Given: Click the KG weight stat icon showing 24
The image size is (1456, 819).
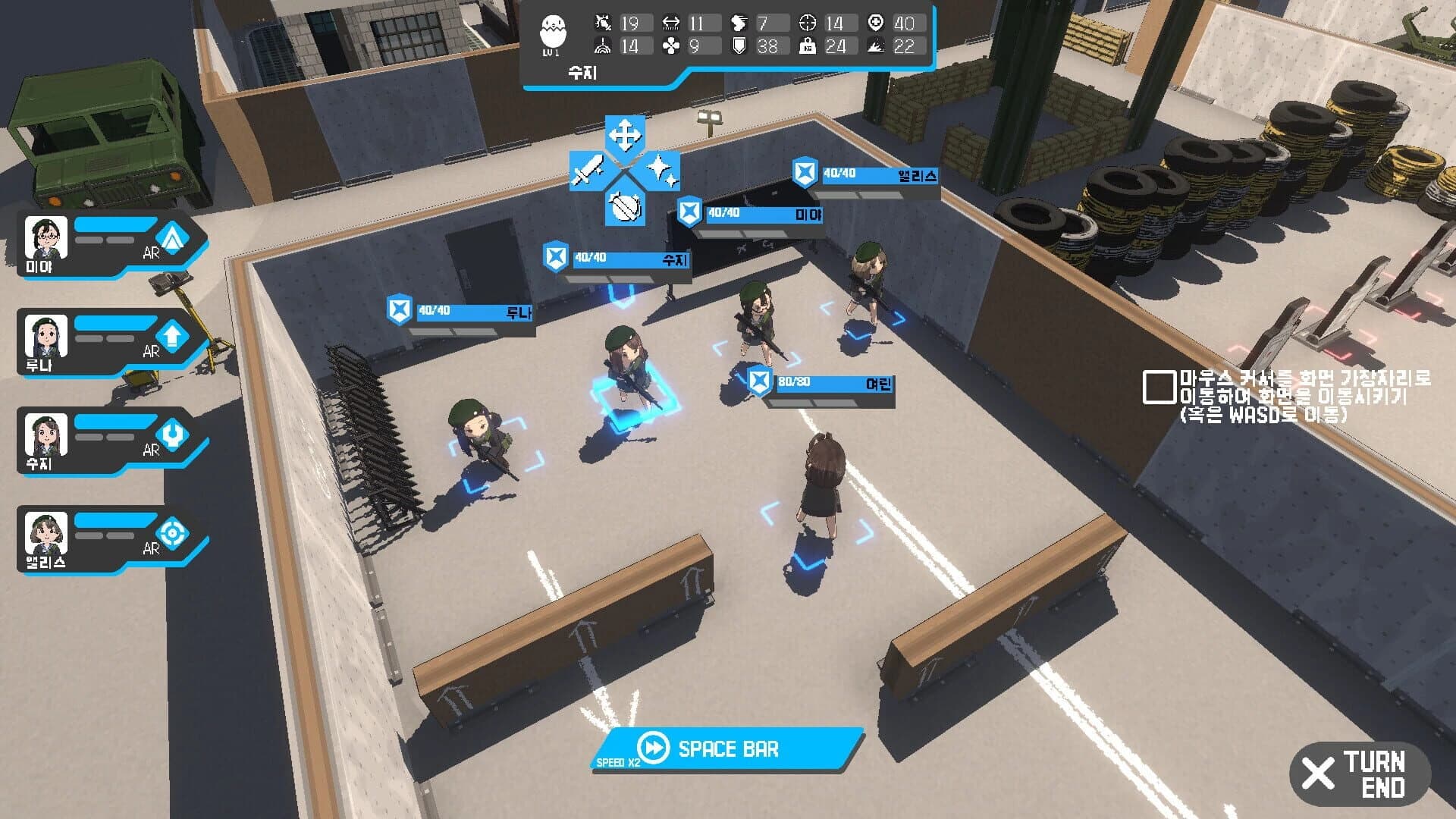Looking at the screenshot, I should pos(809,47).
